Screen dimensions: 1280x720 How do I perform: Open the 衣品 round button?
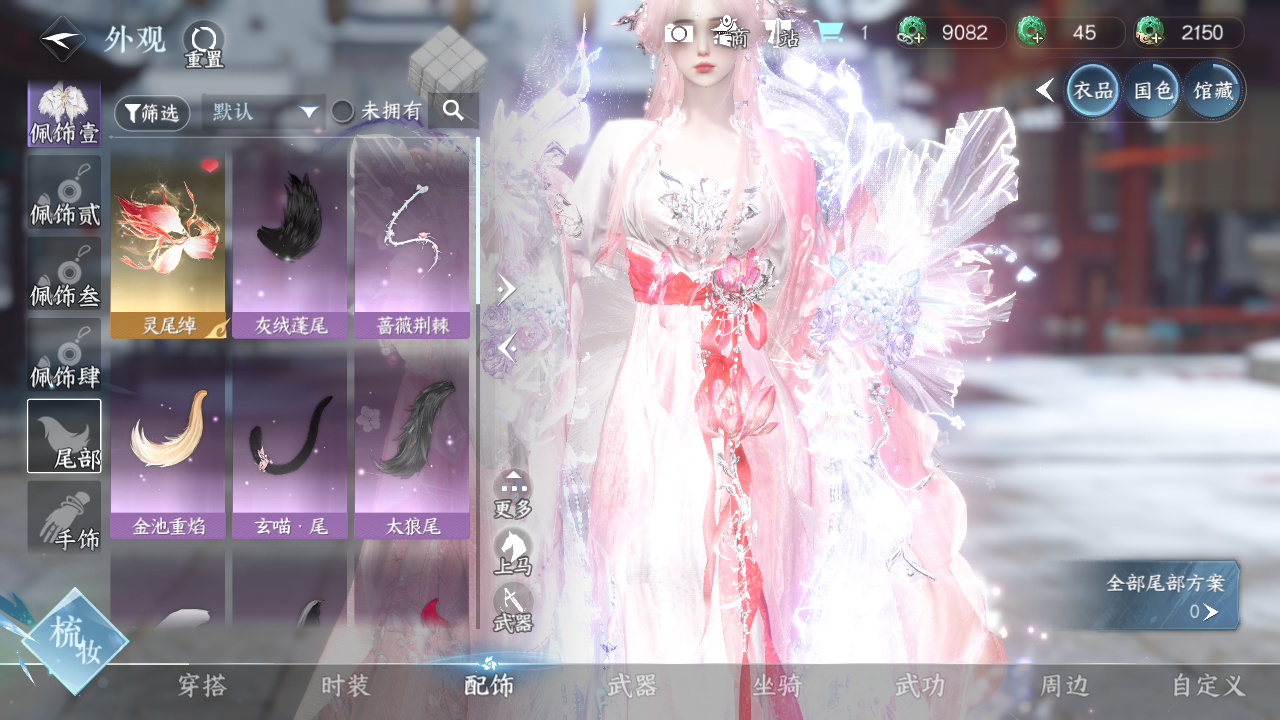click(x=1092, y=91)
